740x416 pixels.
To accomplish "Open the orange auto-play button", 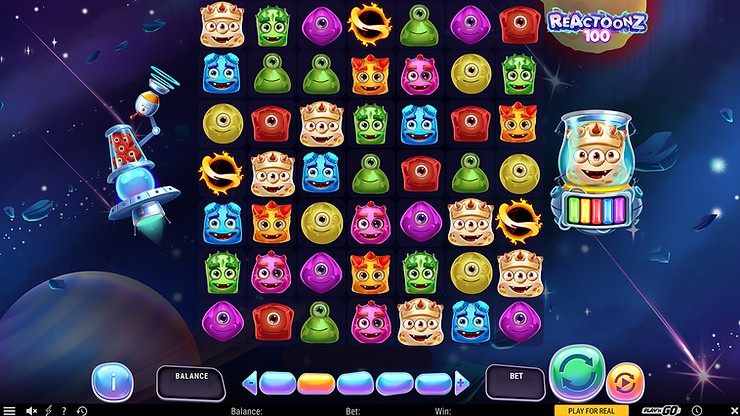I will tap(625, 381).
